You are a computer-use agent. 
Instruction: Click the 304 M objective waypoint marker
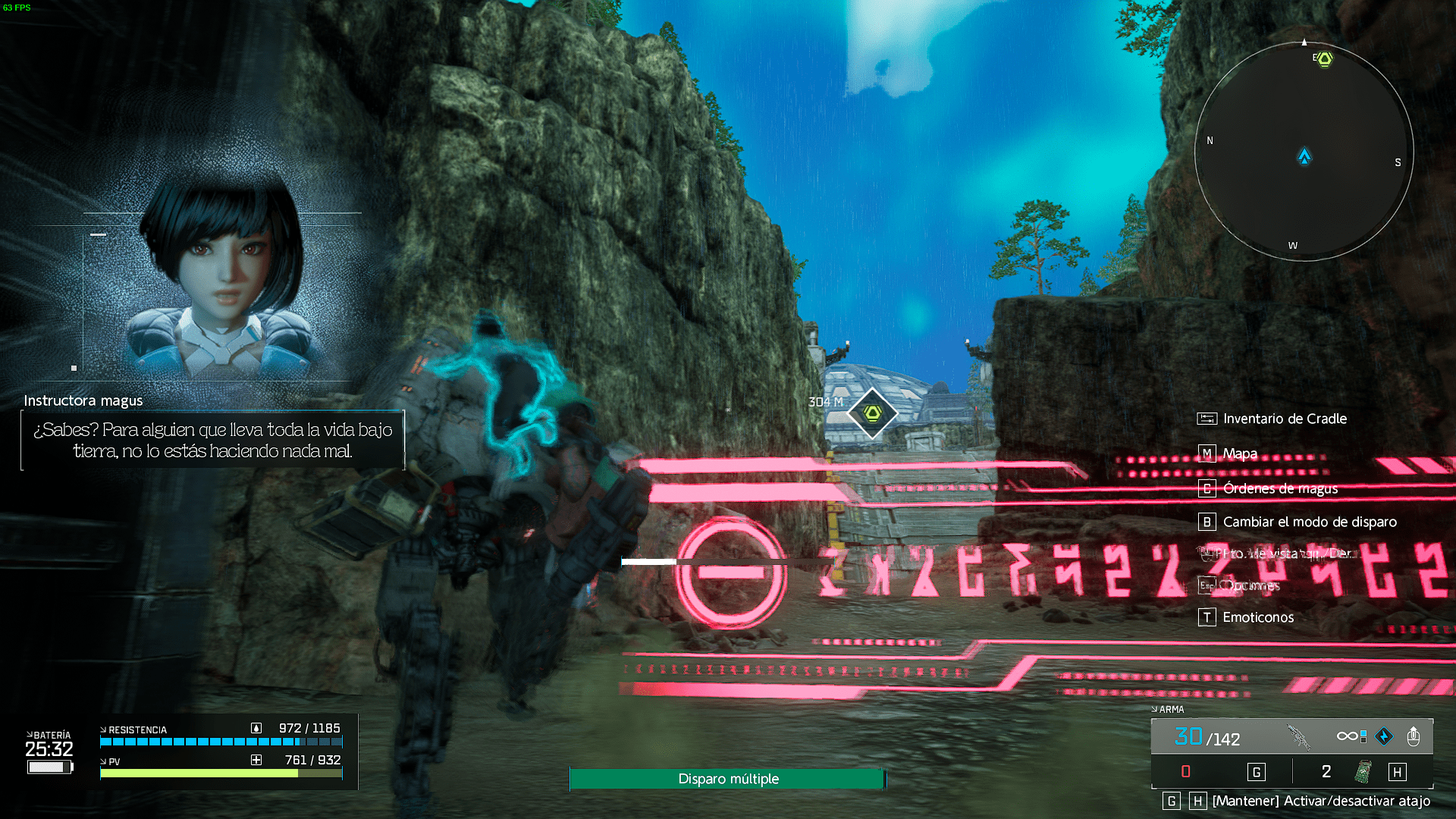pos(872,413)
